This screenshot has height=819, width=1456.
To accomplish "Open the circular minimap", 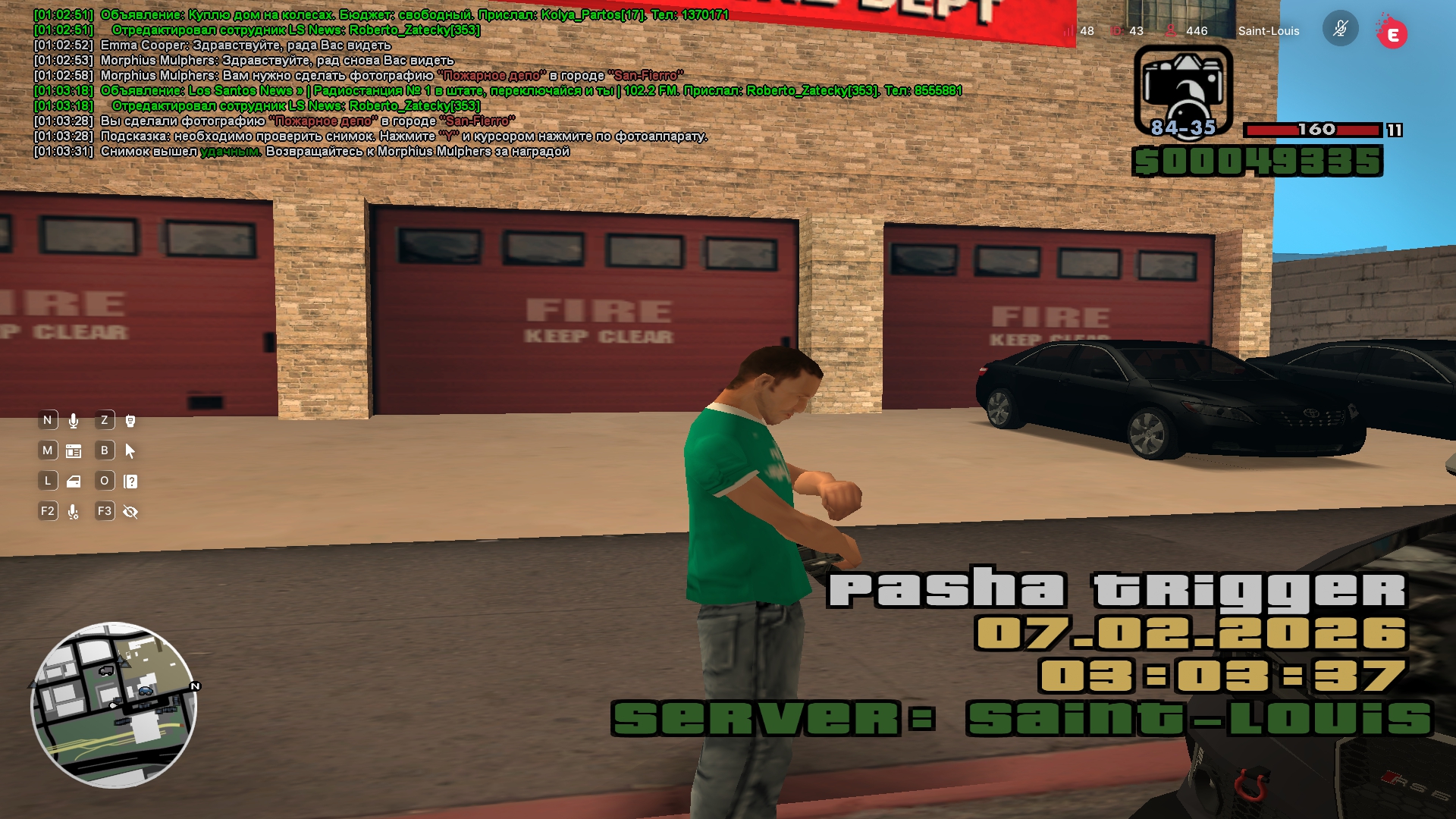I will tap(114, 704).
